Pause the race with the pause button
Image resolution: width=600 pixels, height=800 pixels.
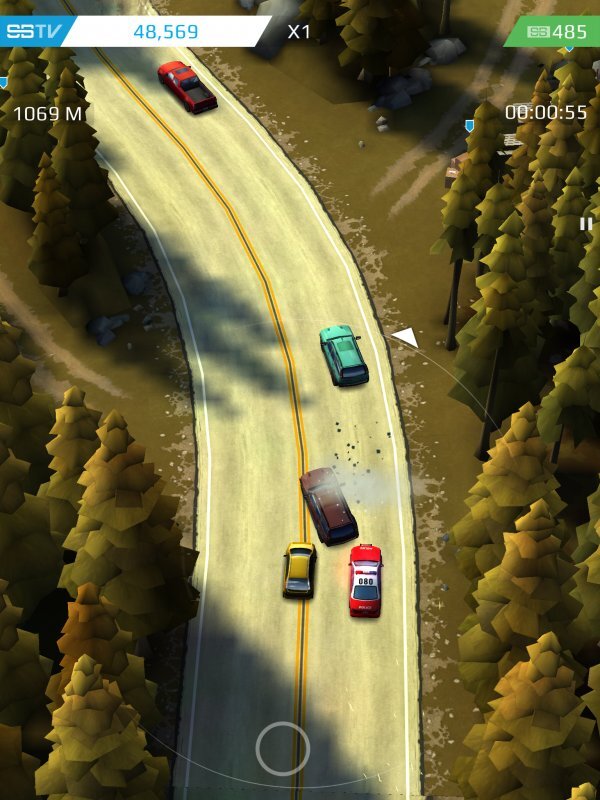[586, 224]
